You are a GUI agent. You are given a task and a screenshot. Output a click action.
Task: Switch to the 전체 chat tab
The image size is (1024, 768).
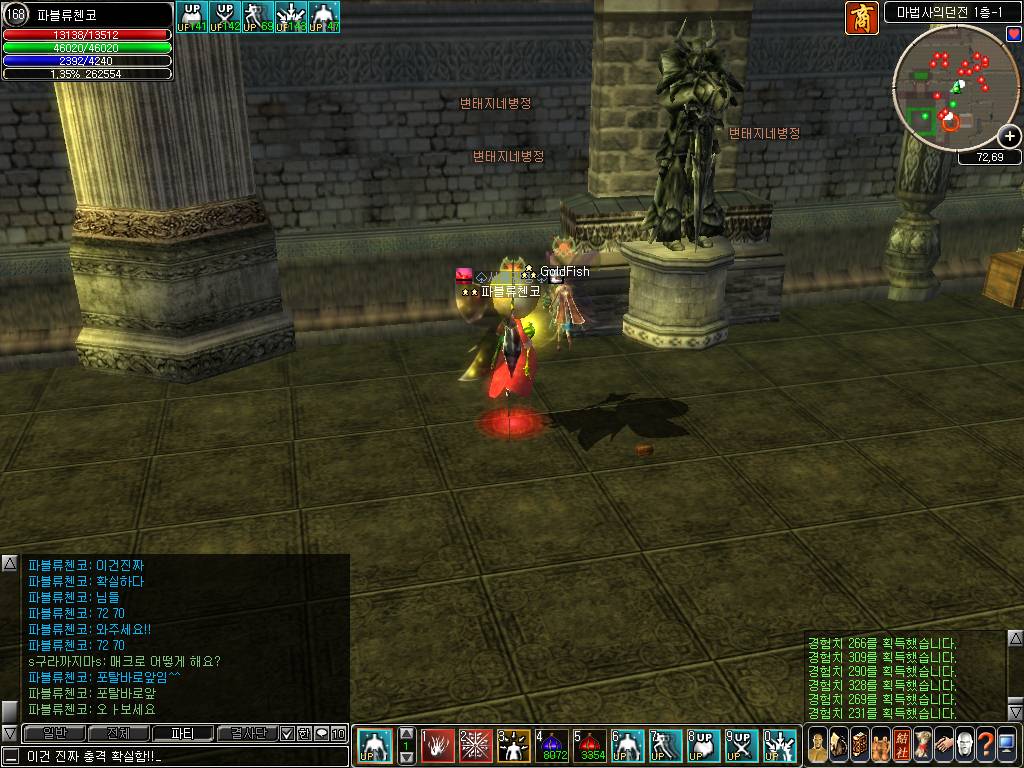tap(118, 733)
